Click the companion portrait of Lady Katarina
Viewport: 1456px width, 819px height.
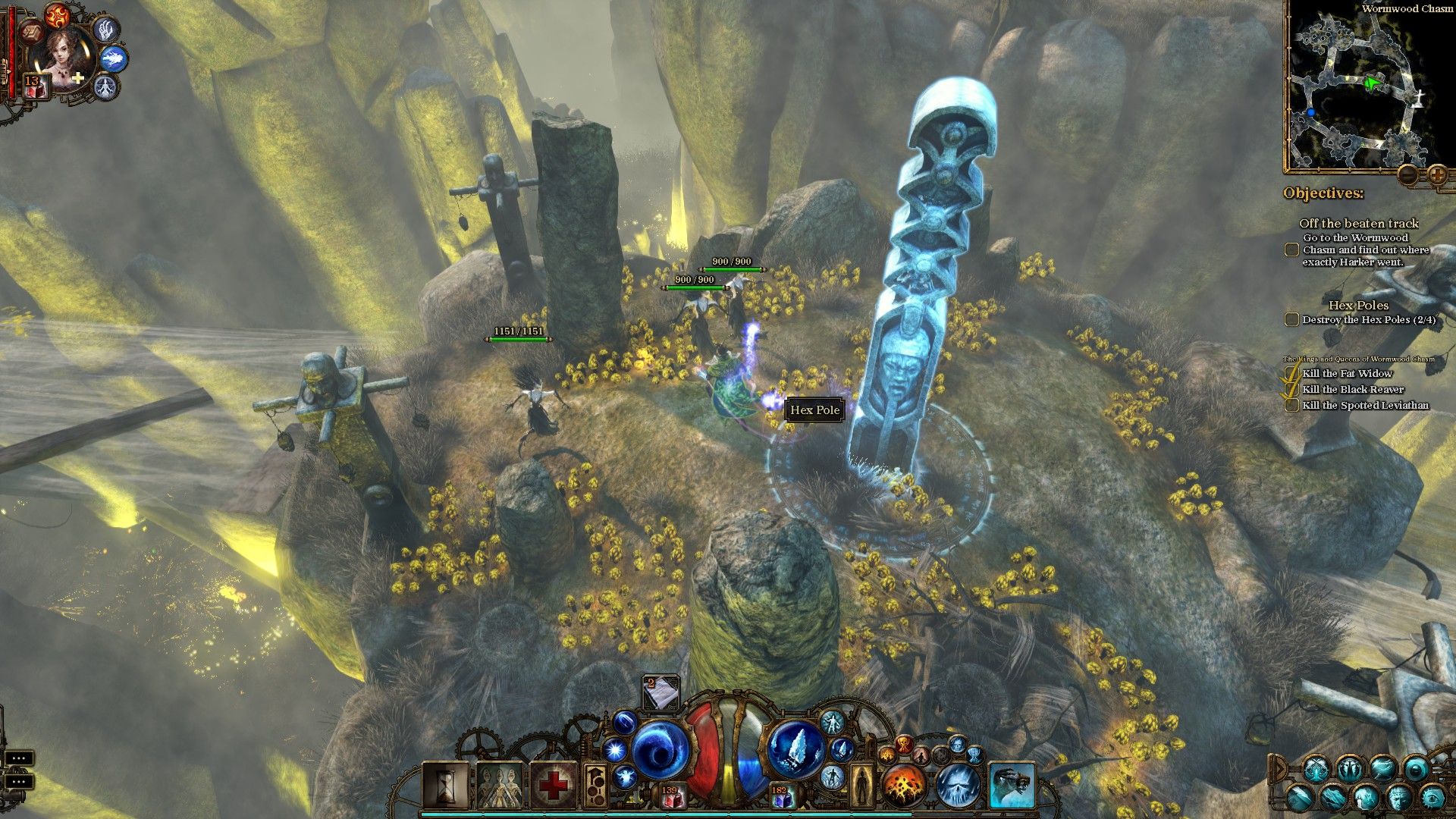(x=61, y=55)
